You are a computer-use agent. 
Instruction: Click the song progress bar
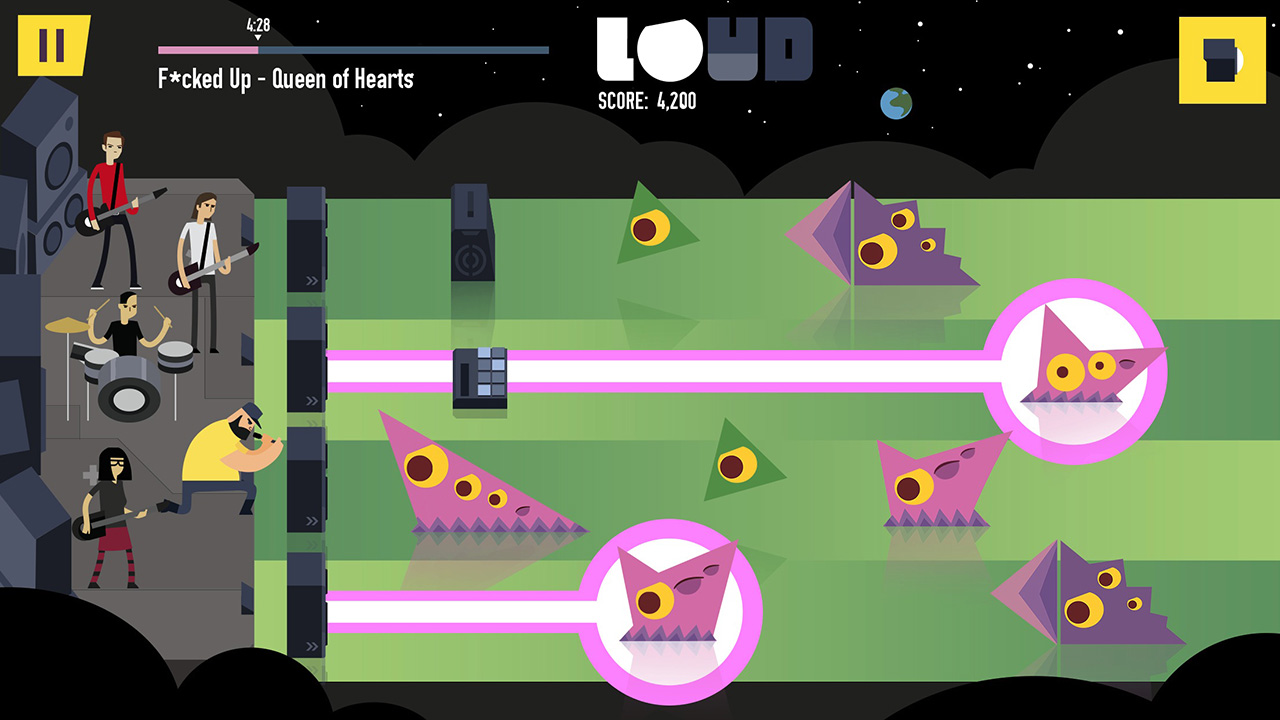point(352,47)
